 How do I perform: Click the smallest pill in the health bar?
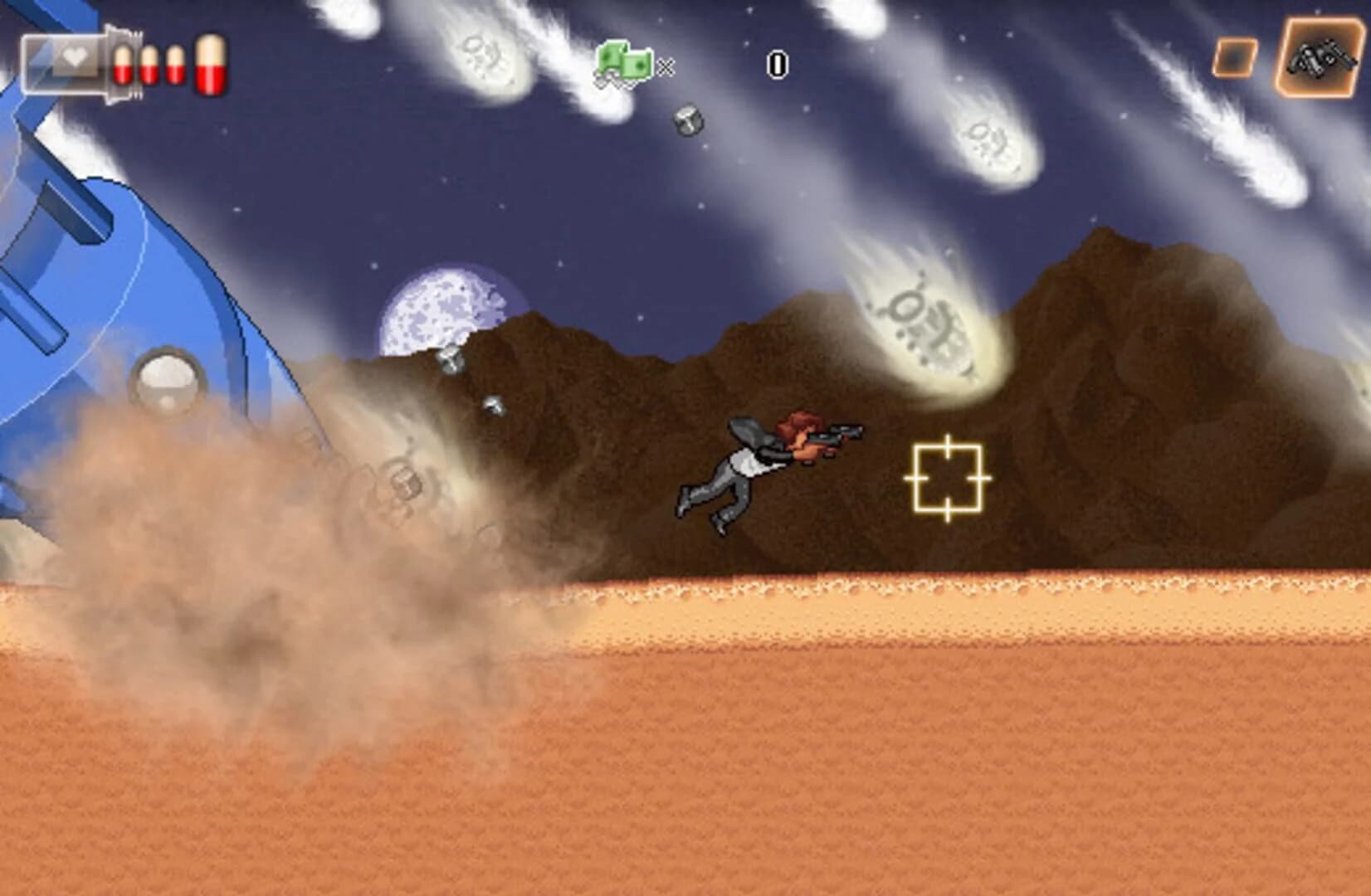(176, 65)
